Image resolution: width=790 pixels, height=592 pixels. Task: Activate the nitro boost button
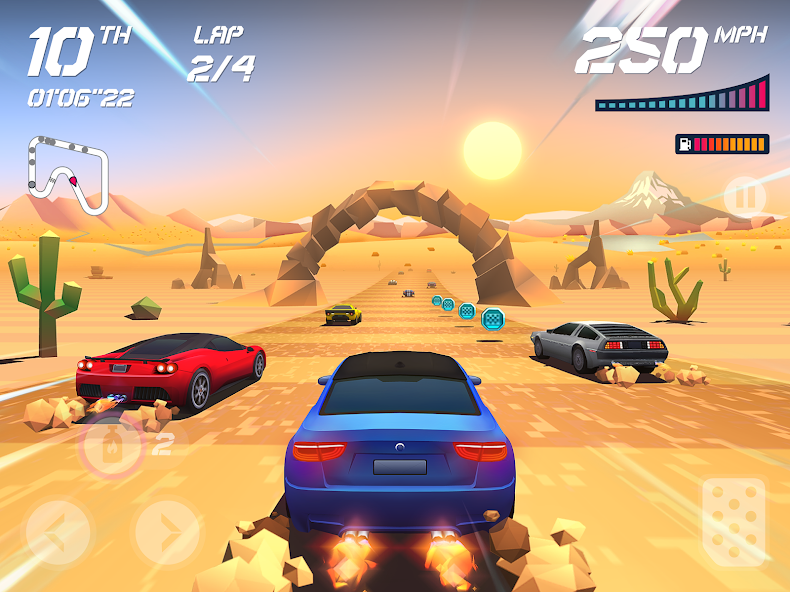(111, 446)
